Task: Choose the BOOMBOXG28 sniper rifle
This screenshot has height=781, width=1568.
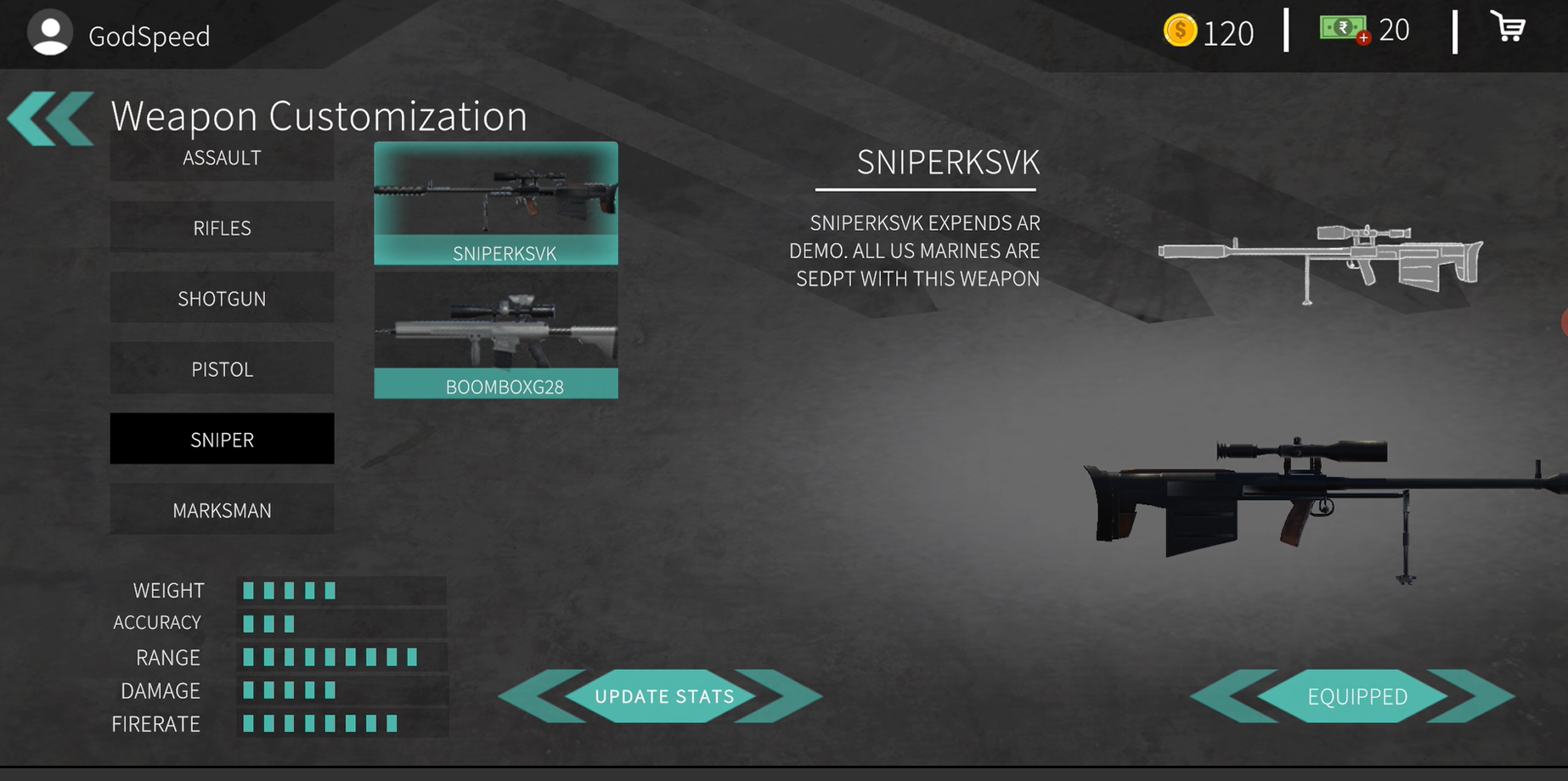Action: [x=496, y=335]
